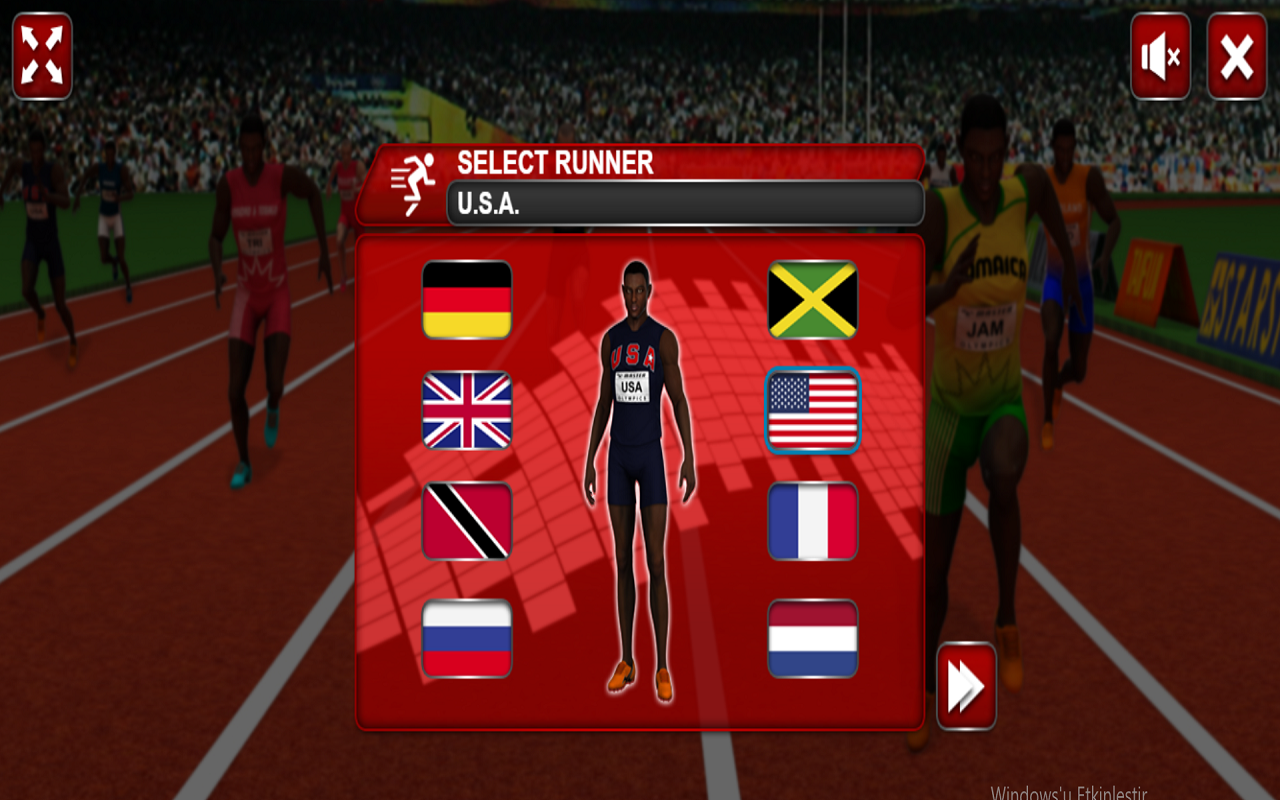Select the Netherlands flag
The image size is (1280, 800).
click(x=812, y=635)
